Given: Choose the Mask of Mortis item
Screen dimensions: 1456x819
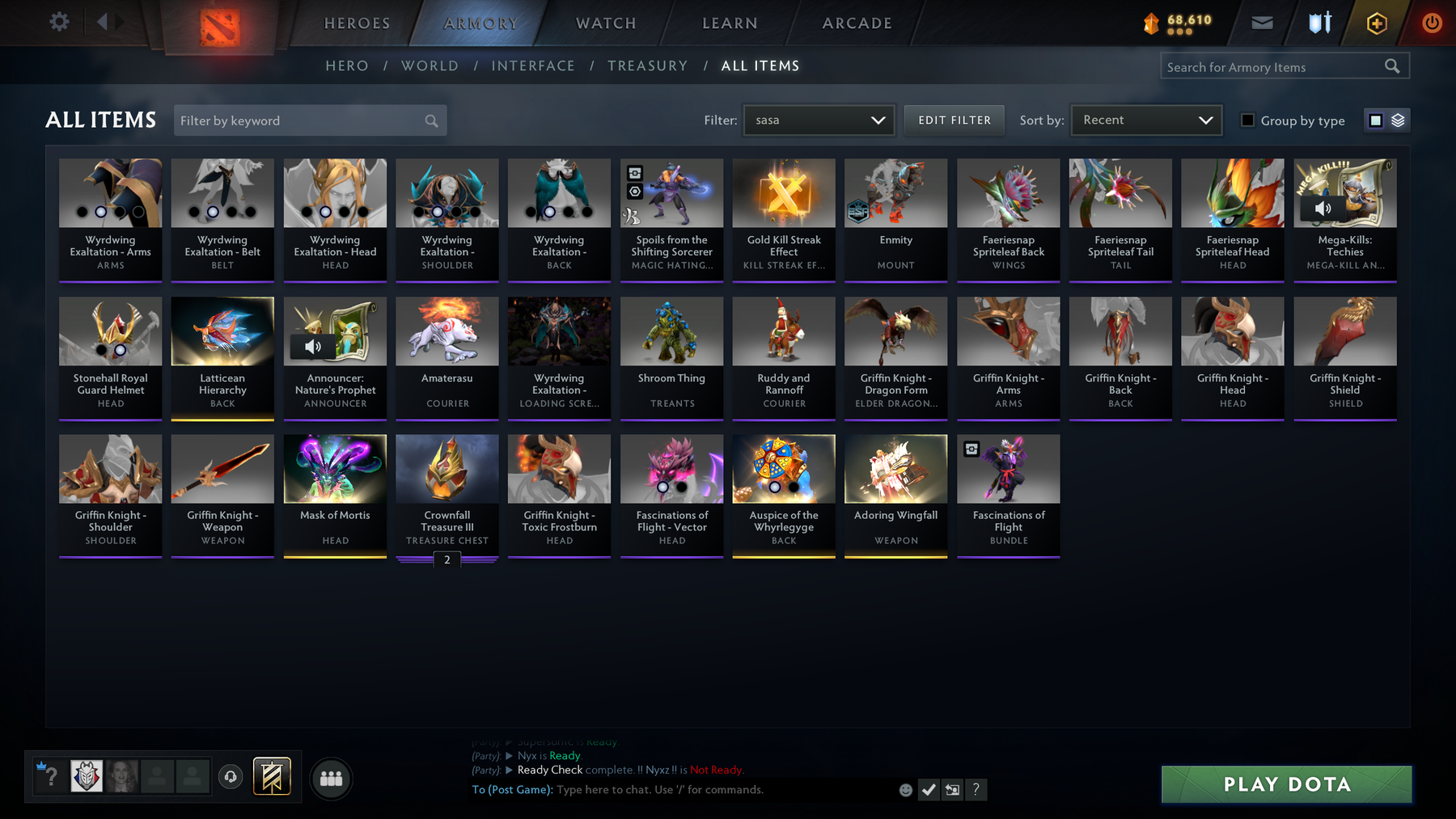Looking at the screenshot, I should pyautogui.click(x=335, y=495).
